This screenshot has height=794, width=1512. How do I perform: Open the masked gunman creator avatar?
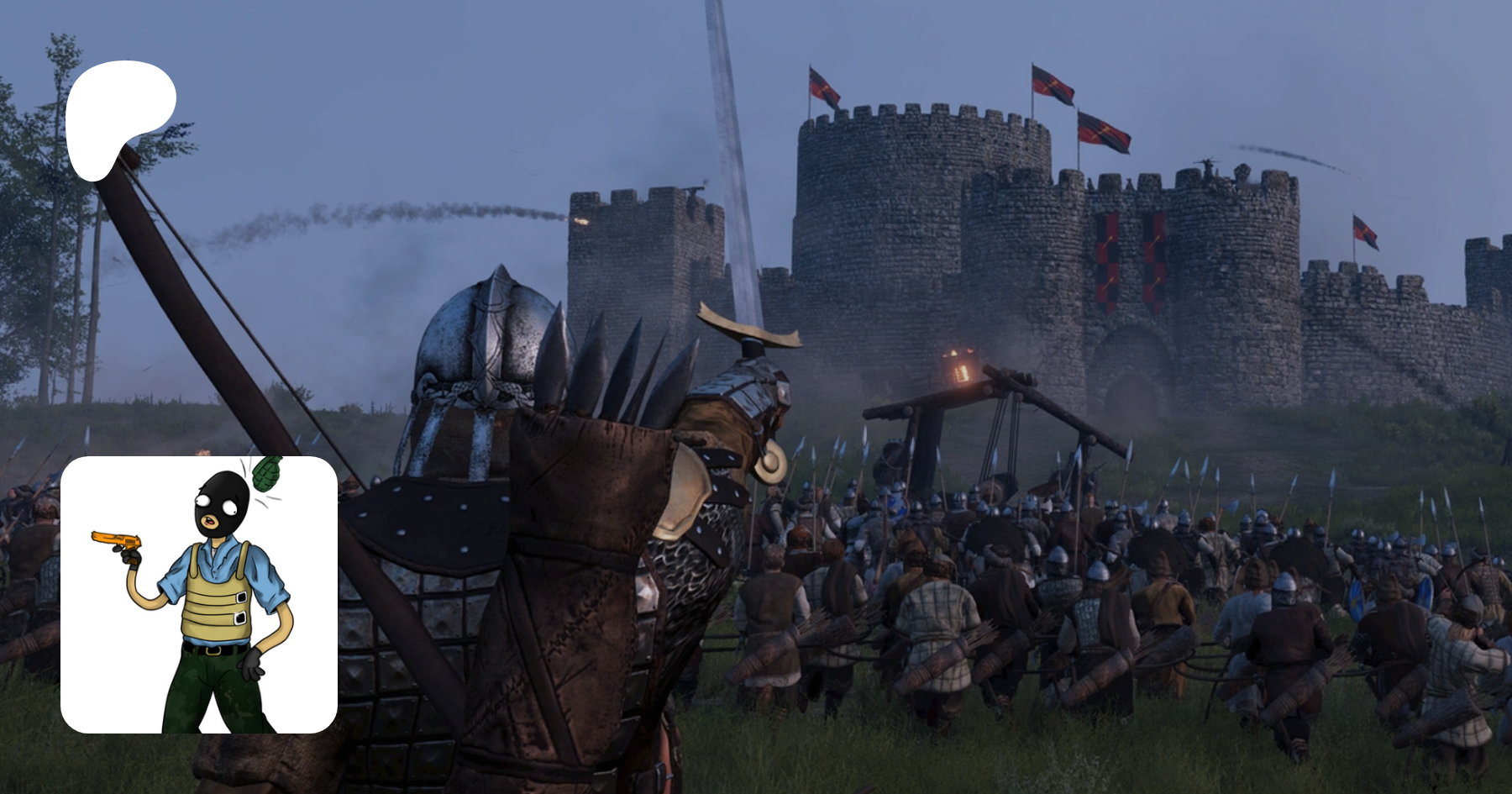(199, 595)
